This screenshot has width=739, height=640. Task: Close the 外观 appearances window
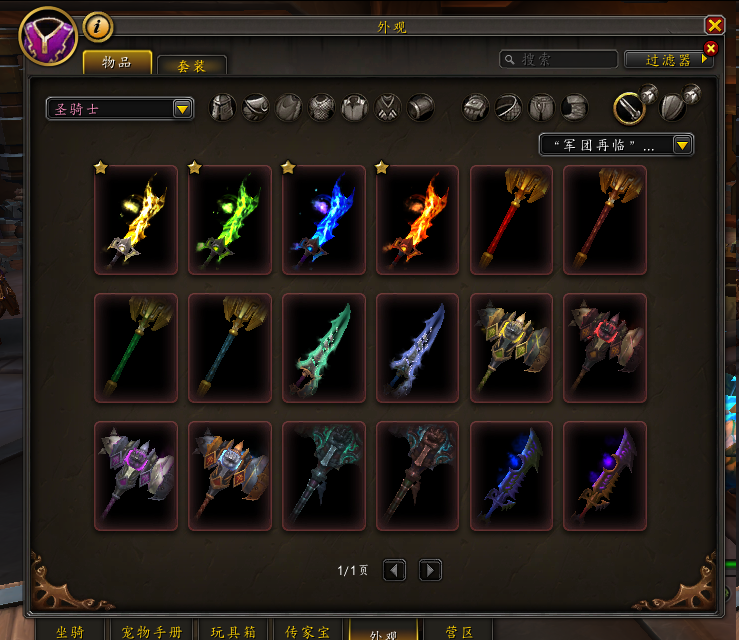point(714,26)
